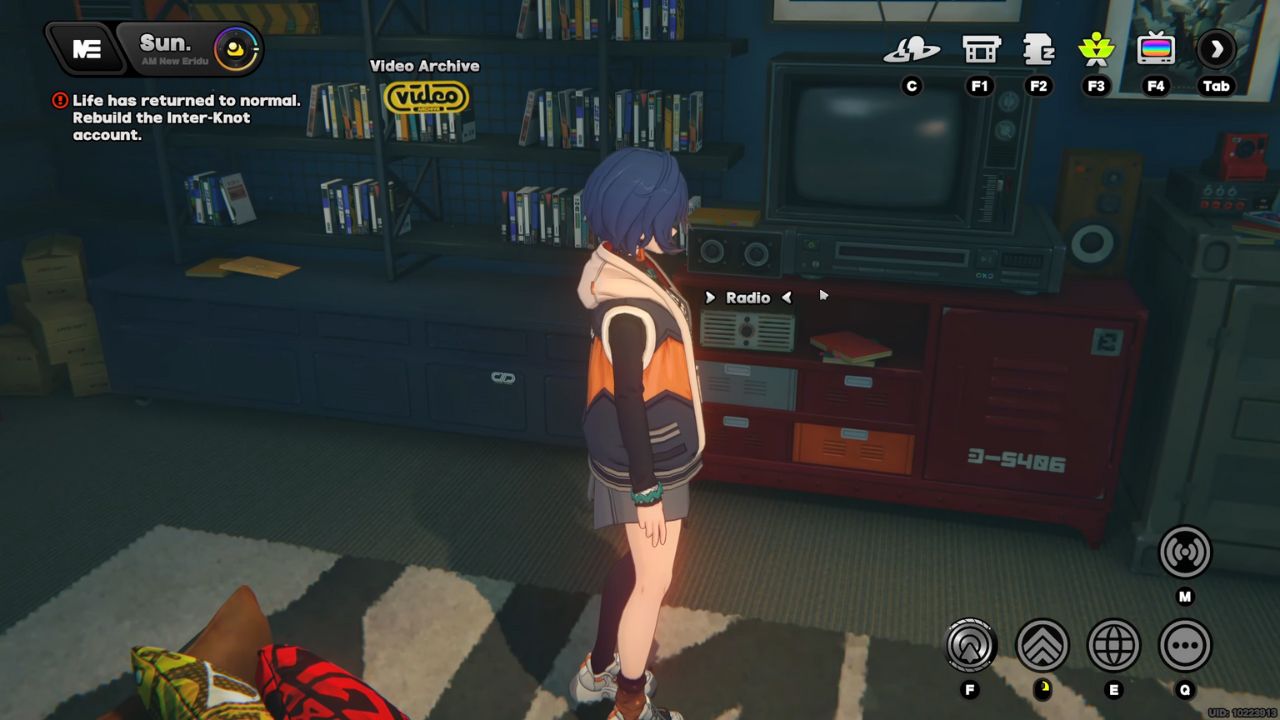Select the interact icon above the F key

tap(970, 645)
